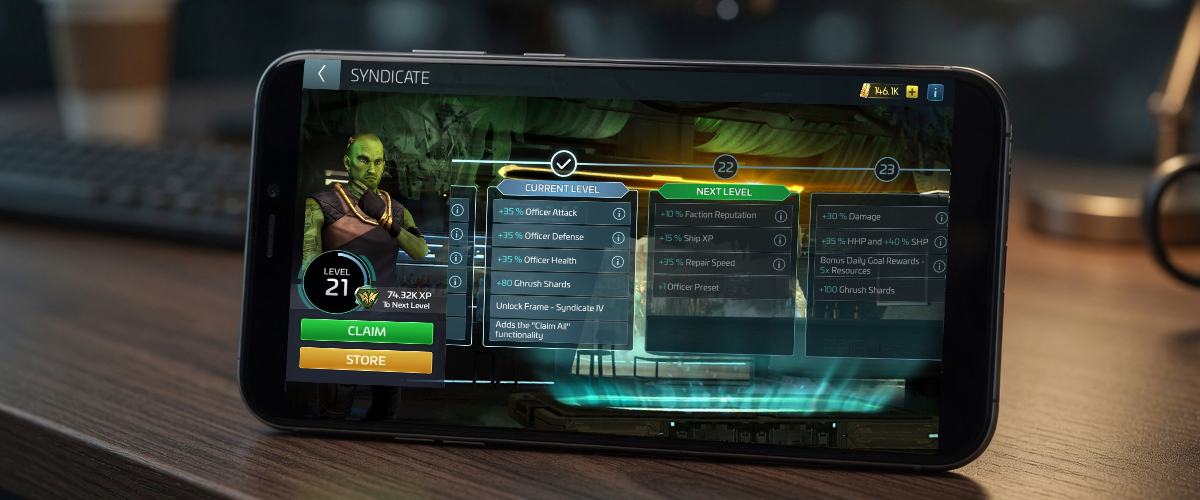Viewport: 1200px width, 500px height.
Task: Show info for +30% Damage bonus
Action: (941, 218)
